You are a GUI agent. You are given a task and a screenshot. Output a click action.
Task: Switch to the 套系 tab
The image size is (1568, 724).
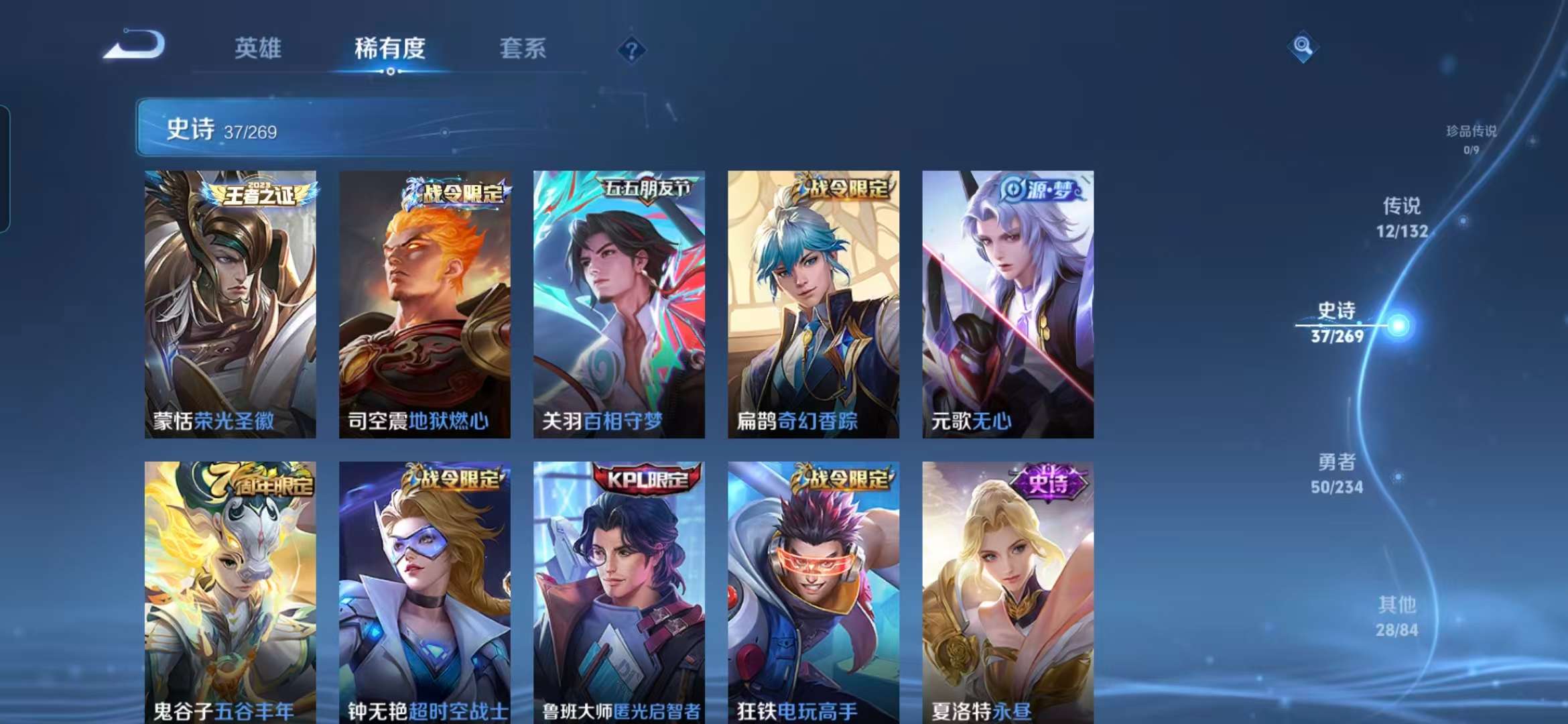click(523, 48)
